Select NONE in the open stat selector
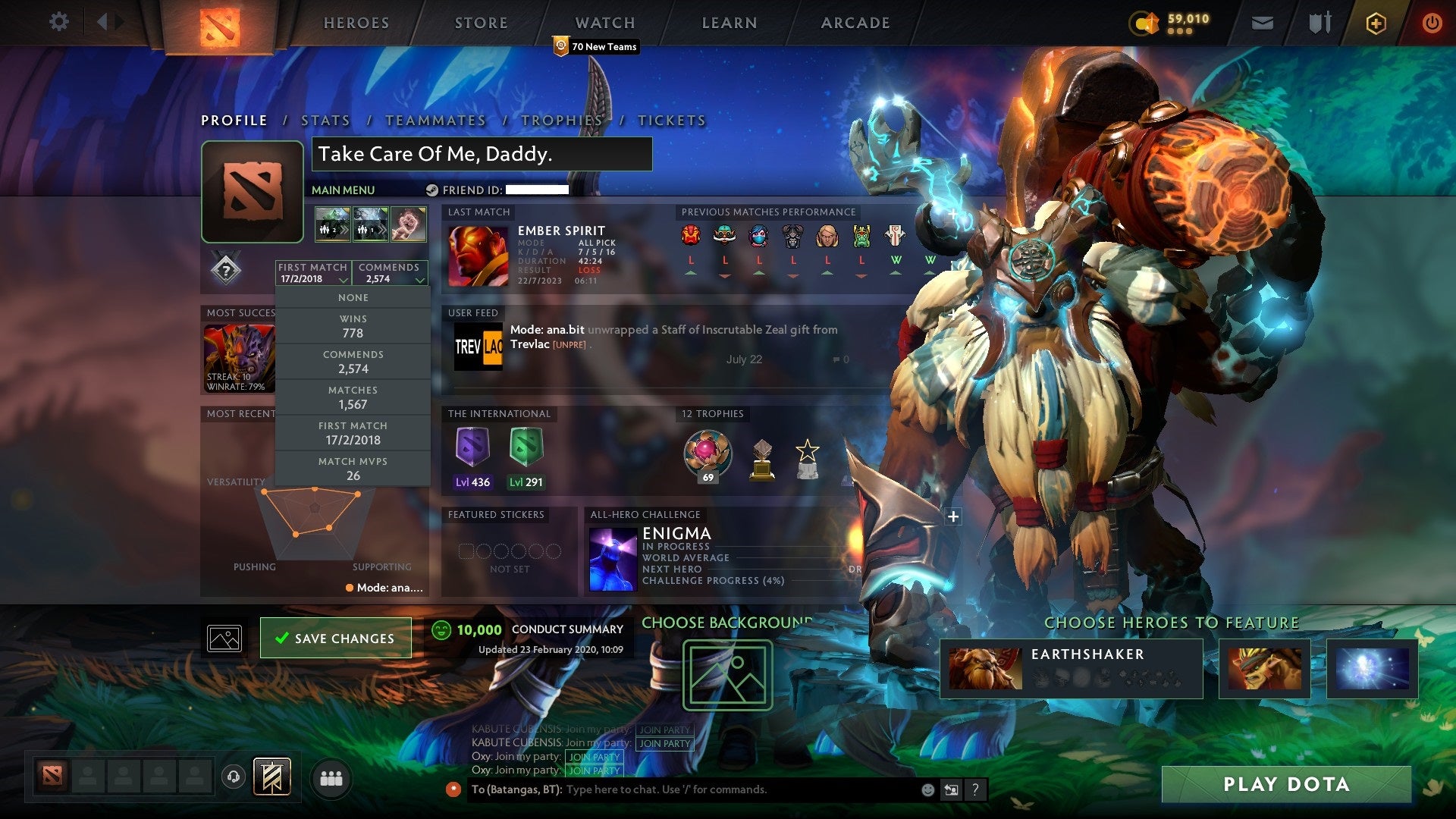This screenshot has width=1456, height=819. (x=353, y=297)
